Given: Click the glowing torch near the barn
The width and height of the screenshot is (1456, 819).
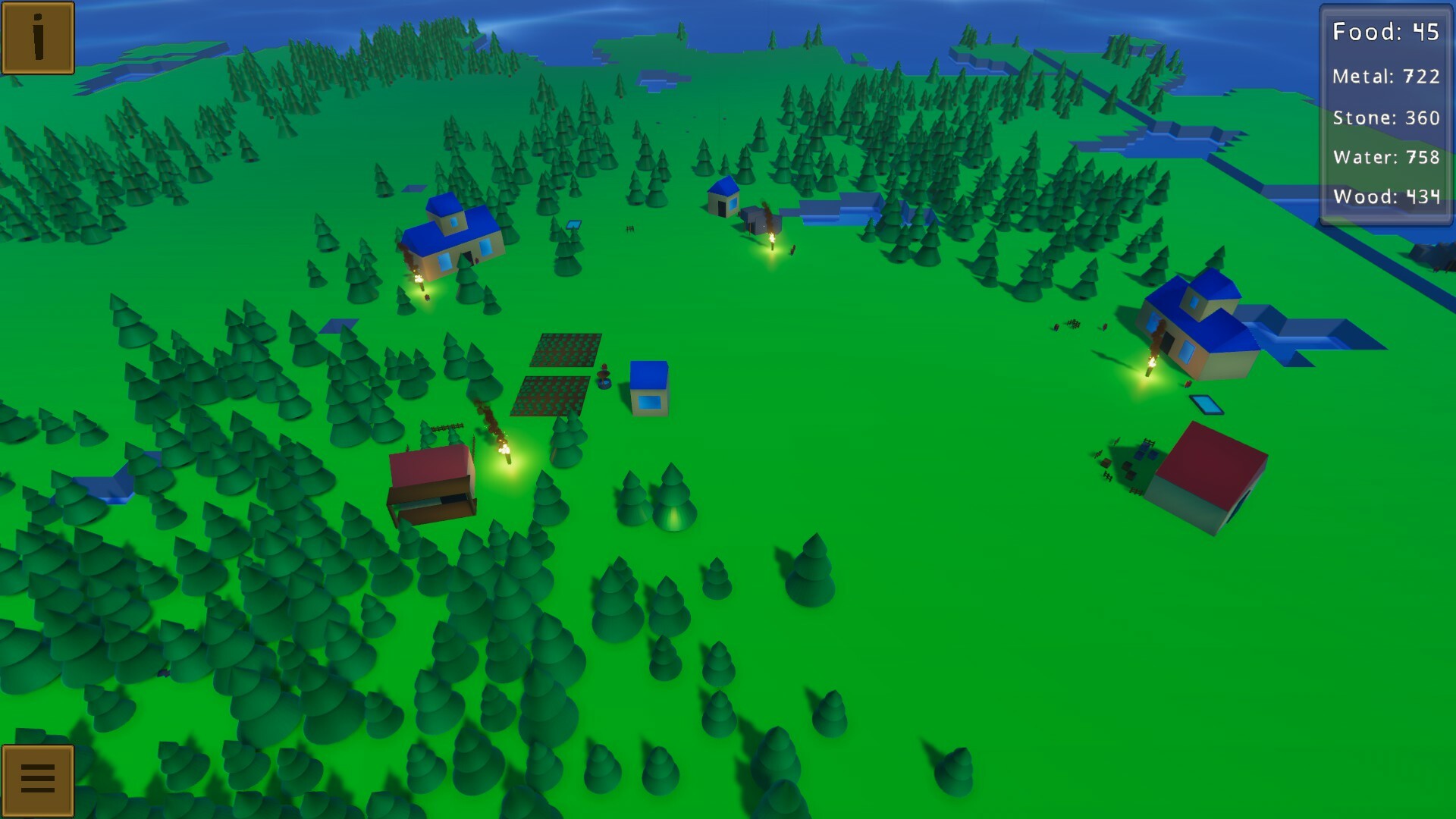Looking at the screenshot, I should (x=504, y=451).
